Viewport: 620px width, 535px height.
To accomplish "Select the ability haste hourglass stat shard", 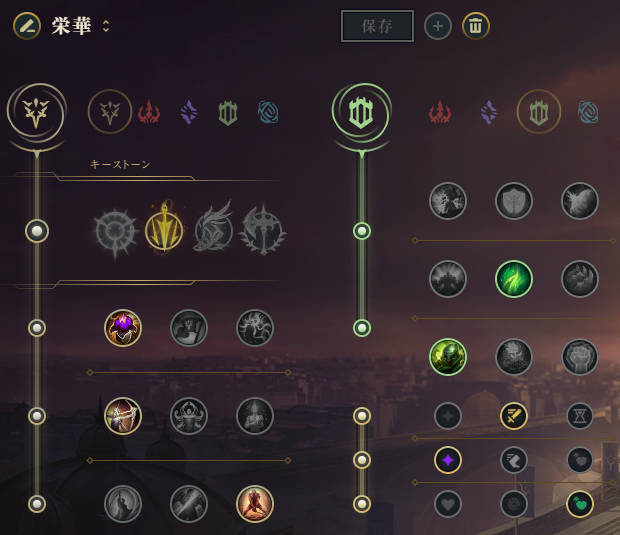I will (580, 416).
